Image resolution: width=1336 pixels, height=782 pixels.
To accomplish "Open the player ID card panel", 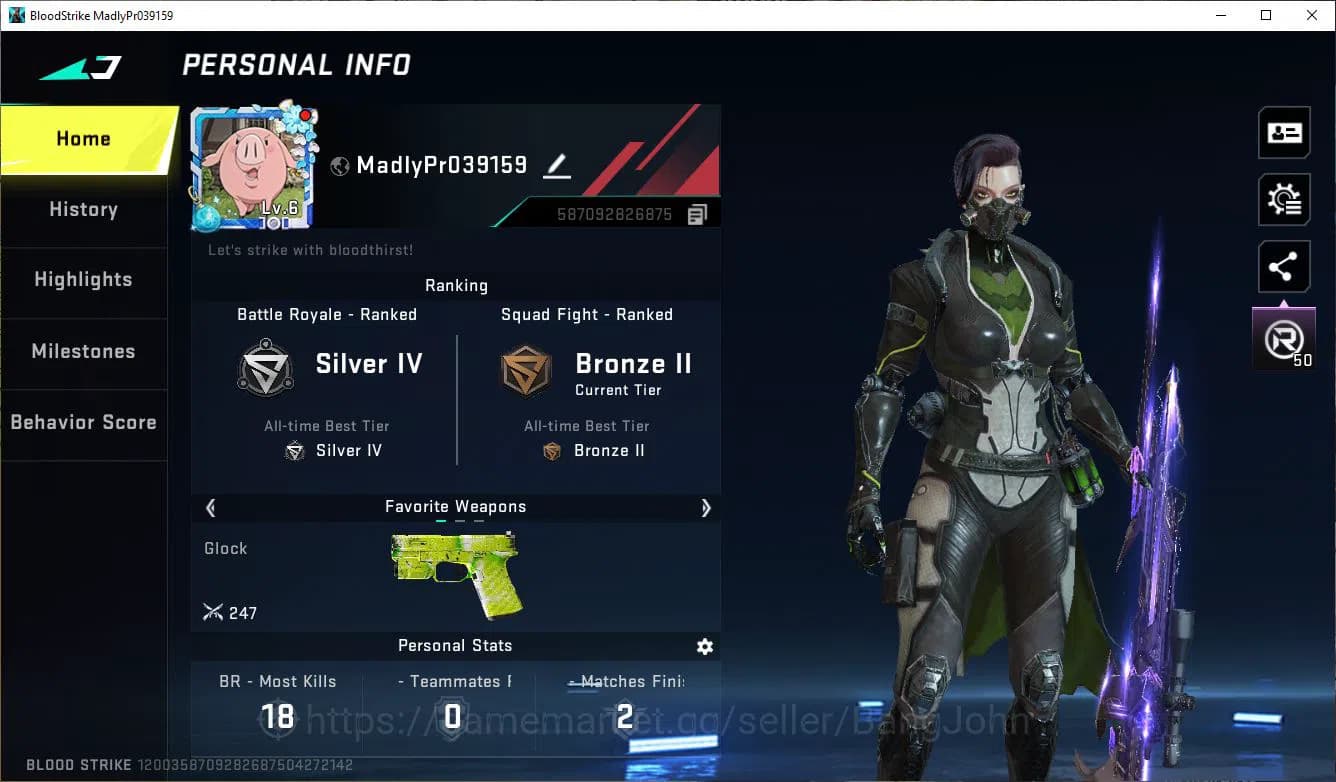I will tap(1284, 132).
